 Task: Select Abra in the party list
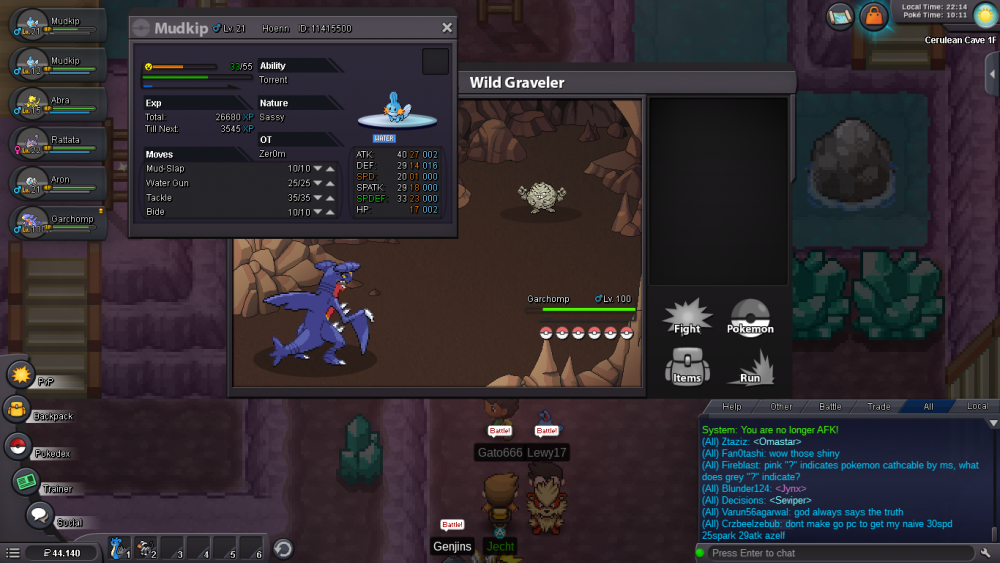(x=58, y=104)
